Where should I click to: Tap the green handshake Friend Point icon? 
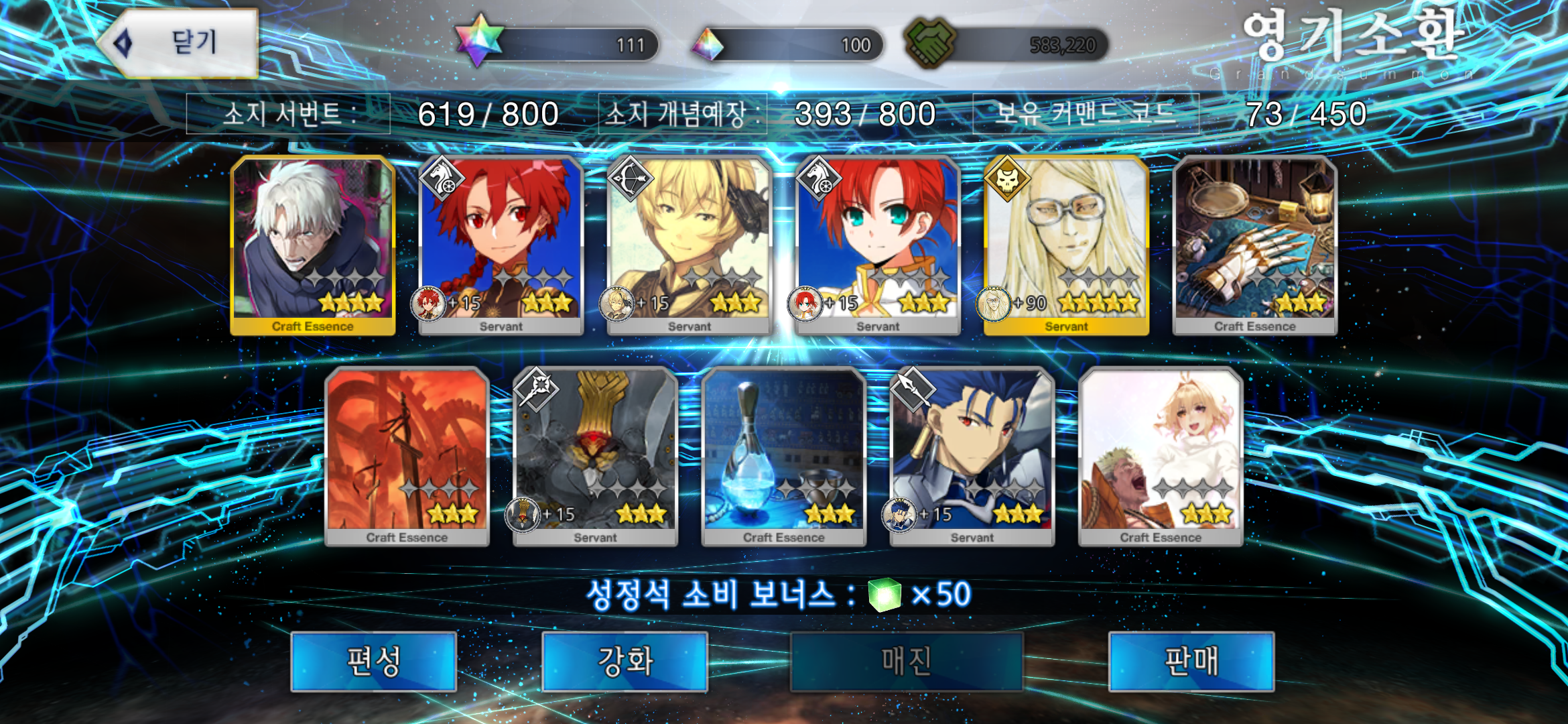tap(930, 44)
